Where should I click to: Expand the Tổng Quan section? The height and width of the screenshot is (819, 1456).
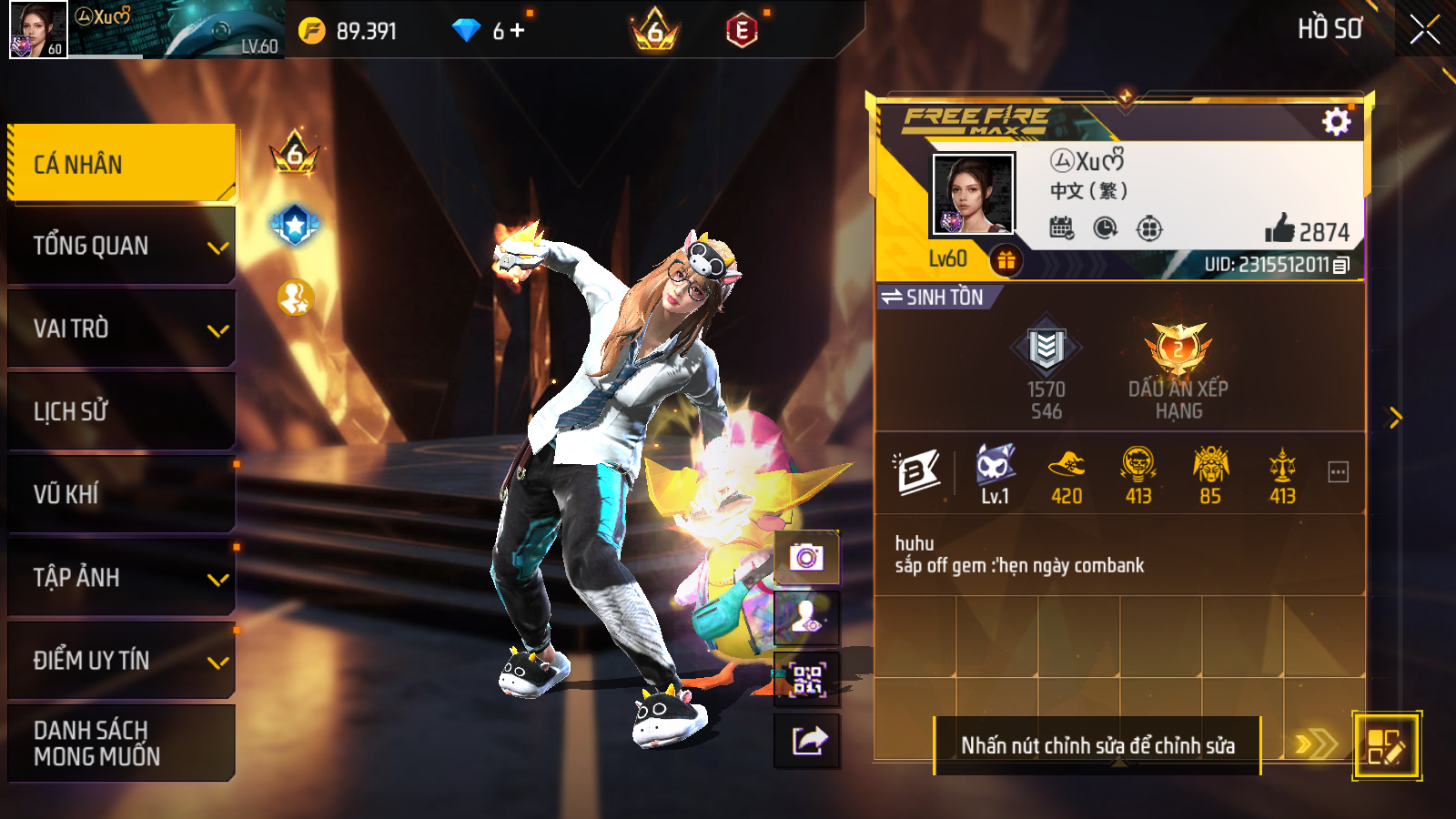[122, 246]
